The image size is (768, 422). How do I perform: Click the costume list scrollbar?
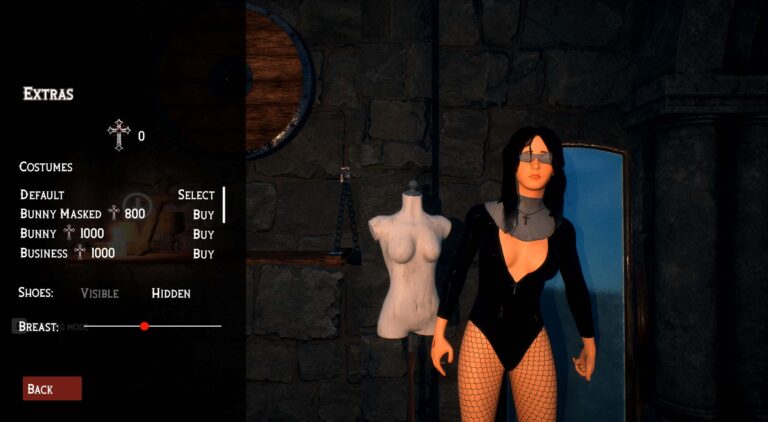pos(224,204)
